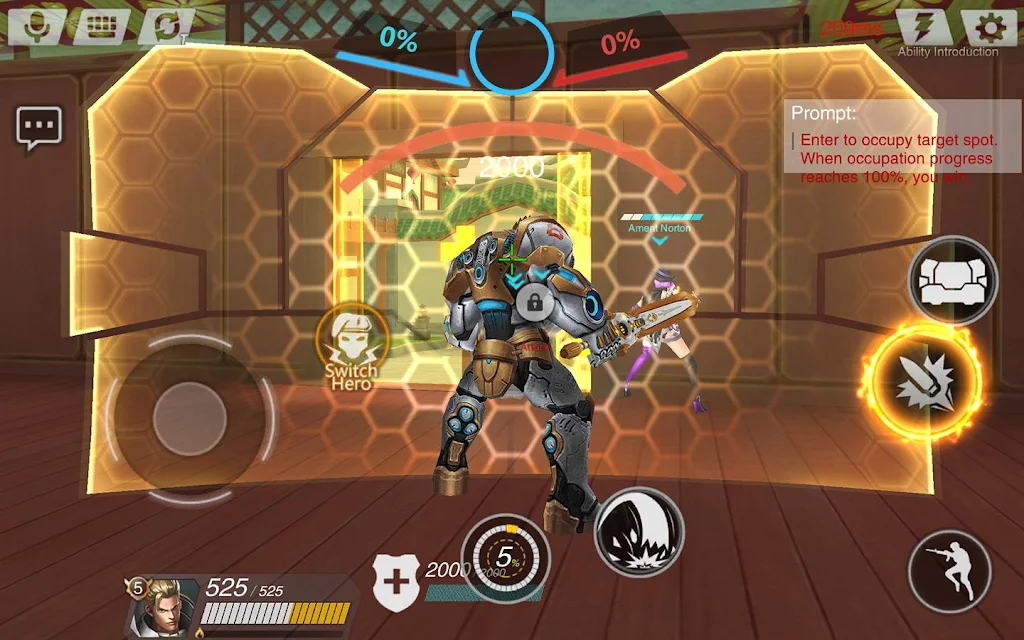Trigger the 5% ultimate charge ability
This screenshot has height=640, width=1024.
(506, 558)
